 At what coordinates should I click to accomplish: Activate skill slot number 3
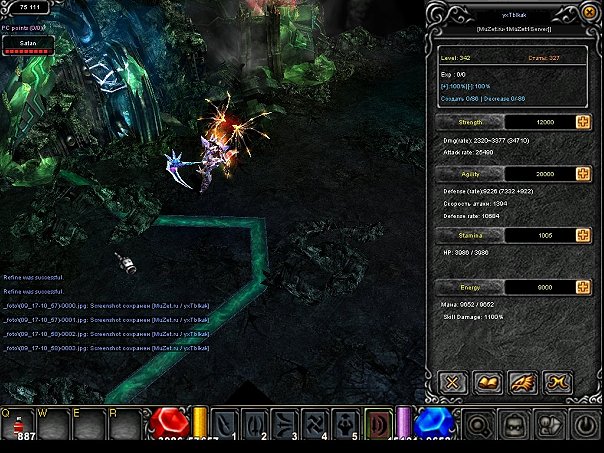point(285,426)
